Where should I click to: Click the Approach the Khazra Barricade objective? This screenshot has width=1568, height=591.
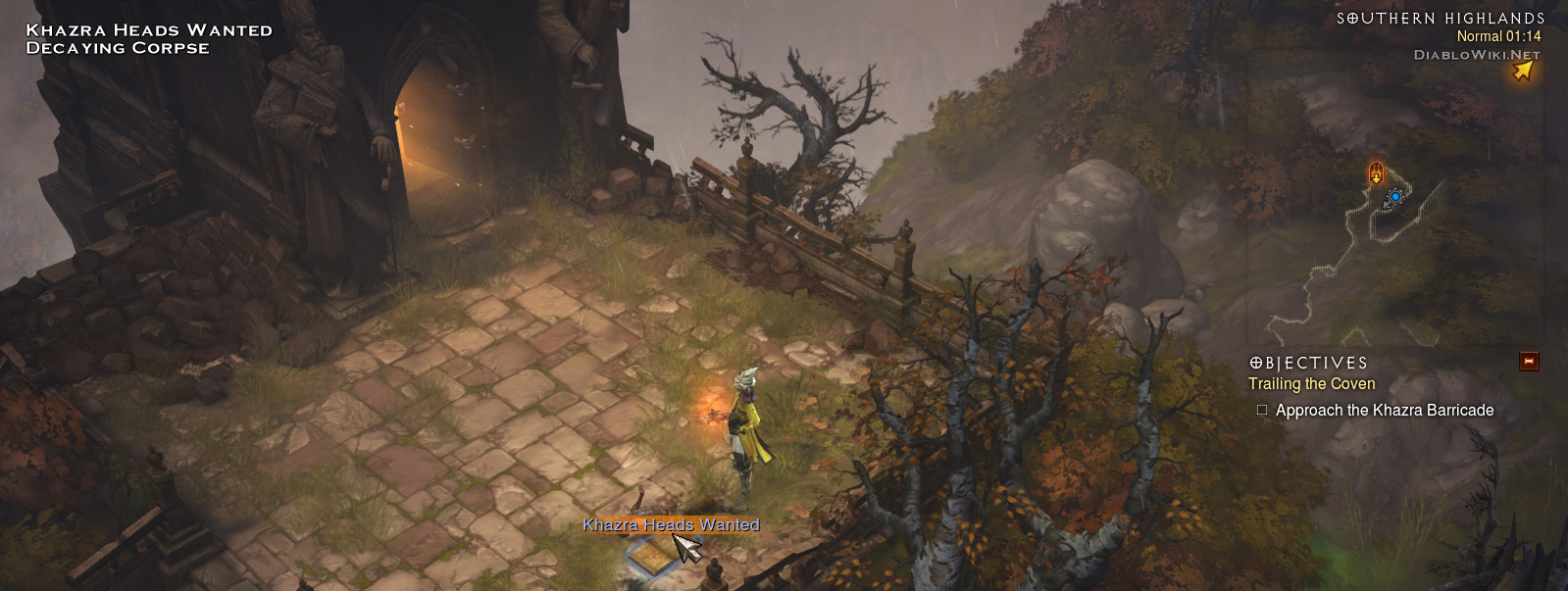tap(1384, 411)
